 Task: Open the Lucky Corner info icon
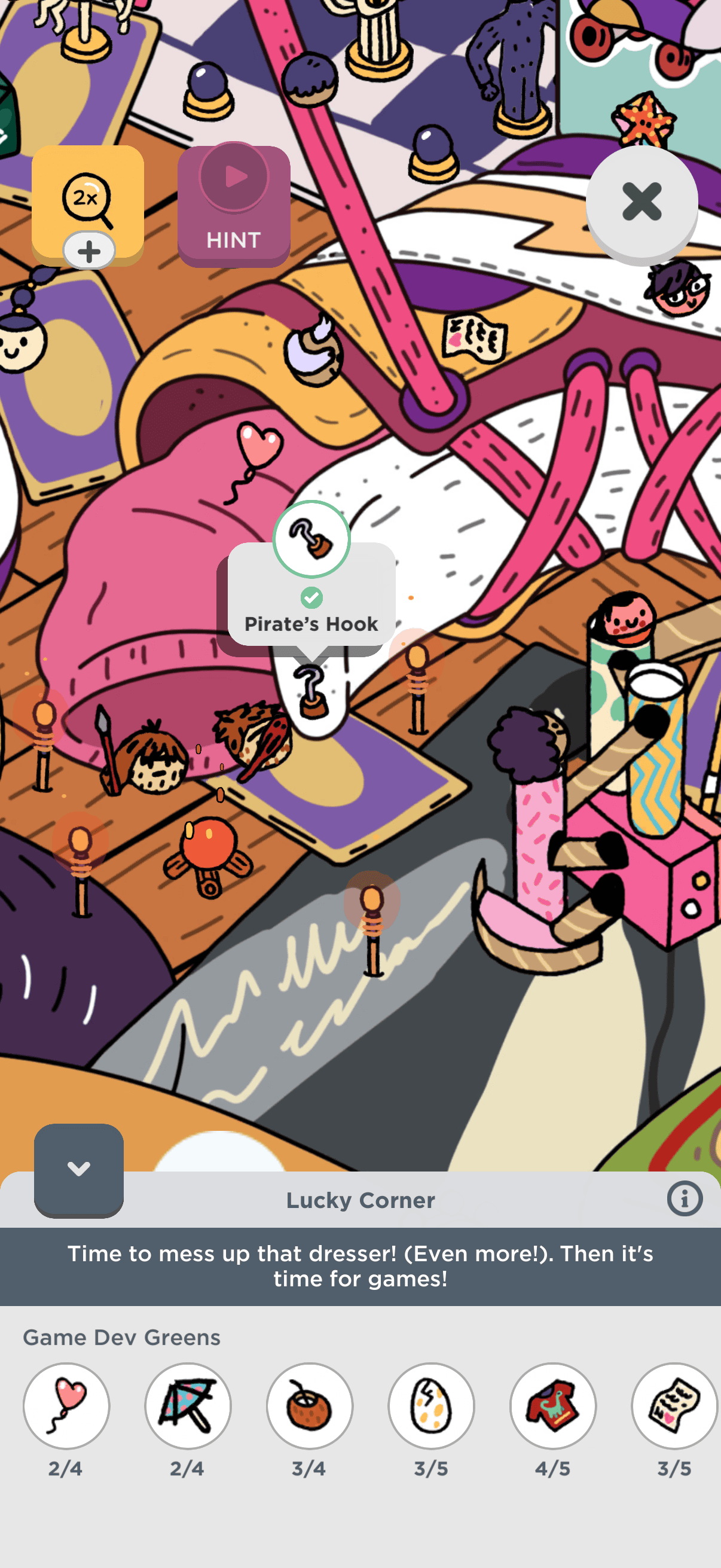[x=684, y=1198]
